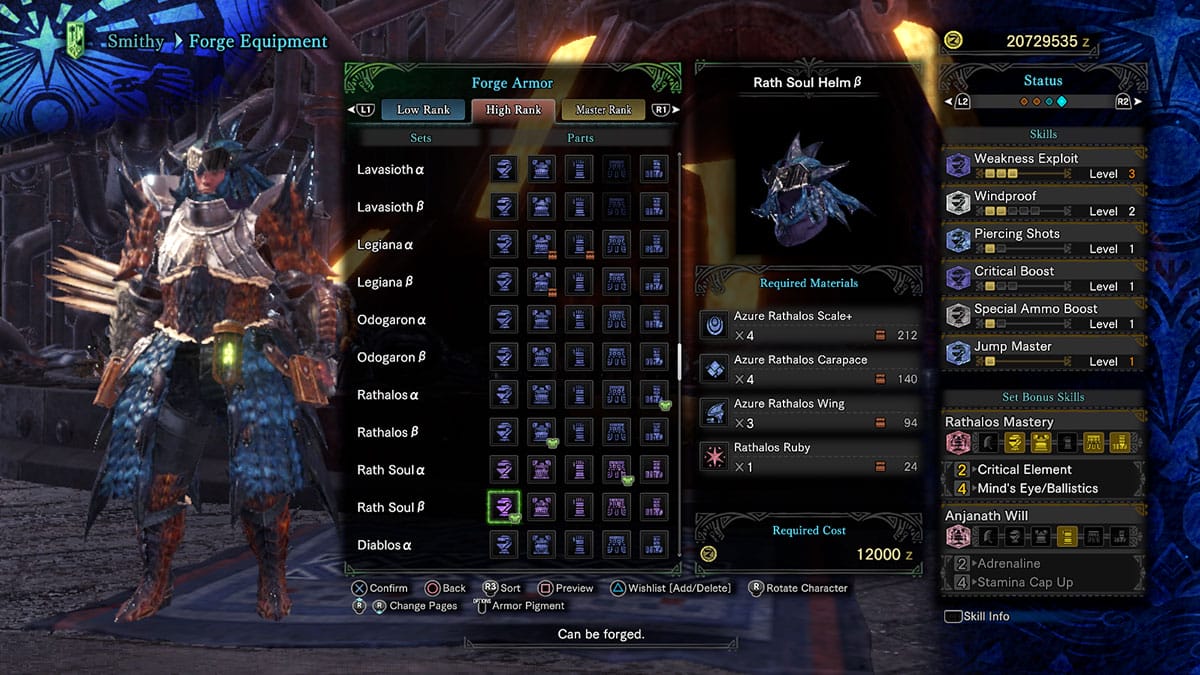Switch to the Low Rank tab

point(423,110)
